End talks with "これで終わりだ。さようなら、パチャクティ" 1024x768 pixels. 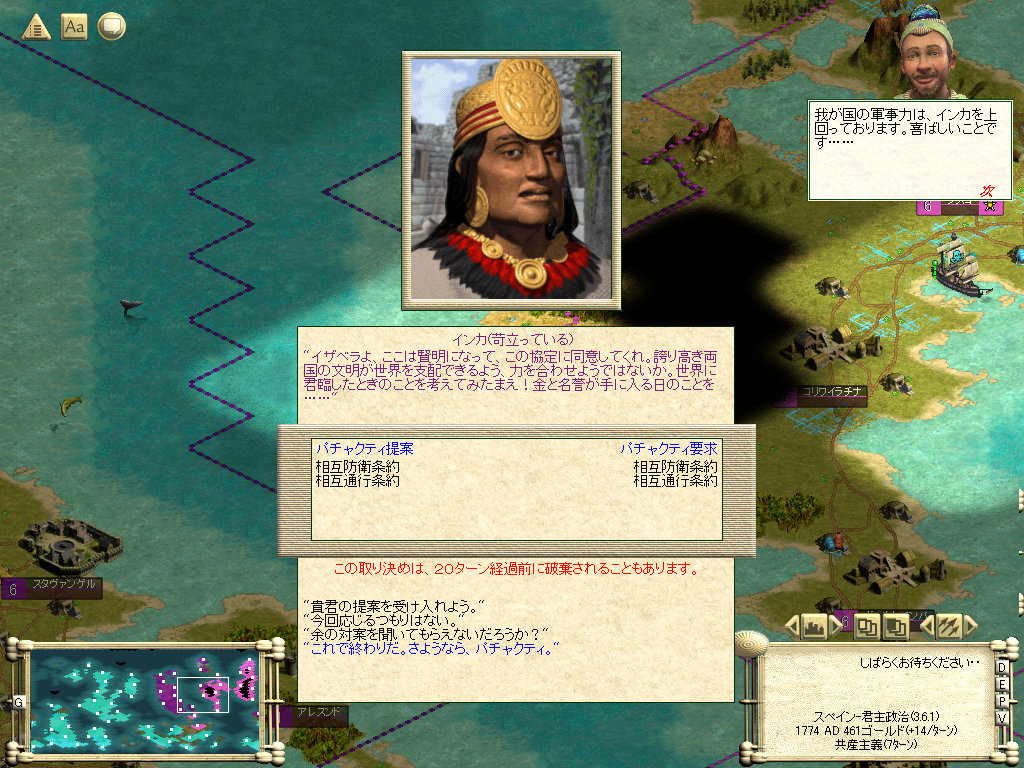[429, 648]
